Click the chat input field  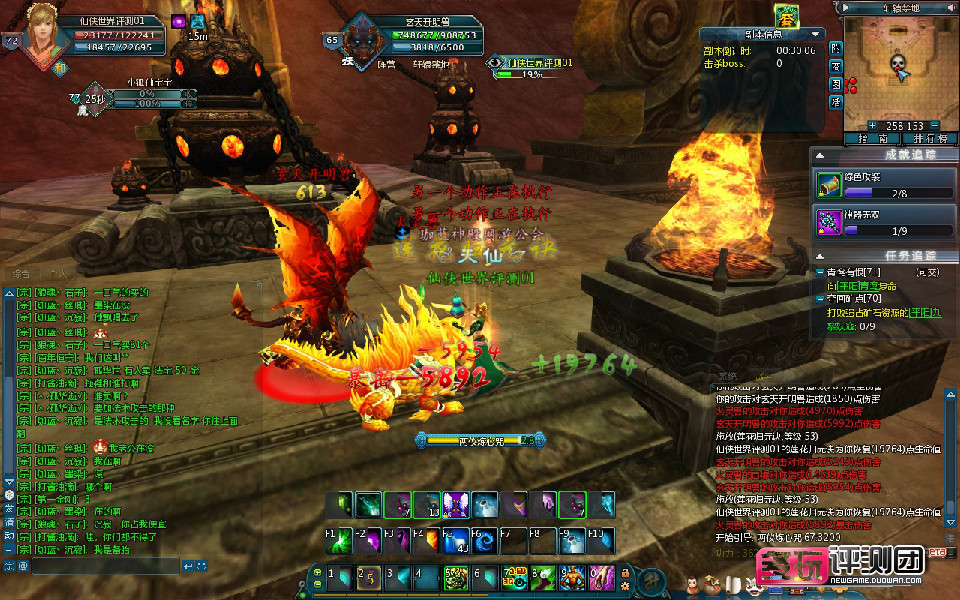click(97, 566)
